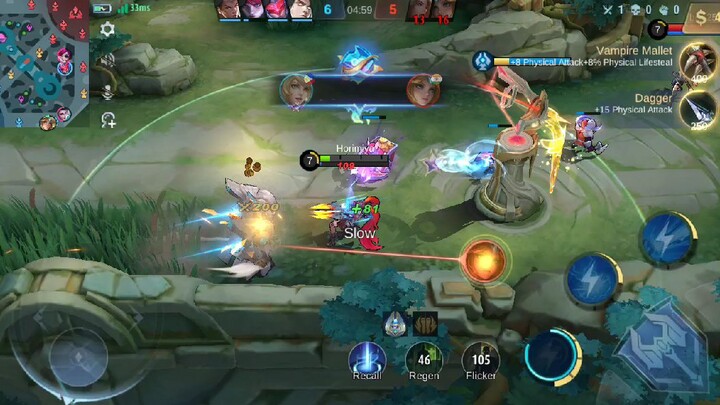Cast the Flicker battle spell
The height and width of the screenshot is (405, 720).
pyautogui.click(x=480, y=360)
